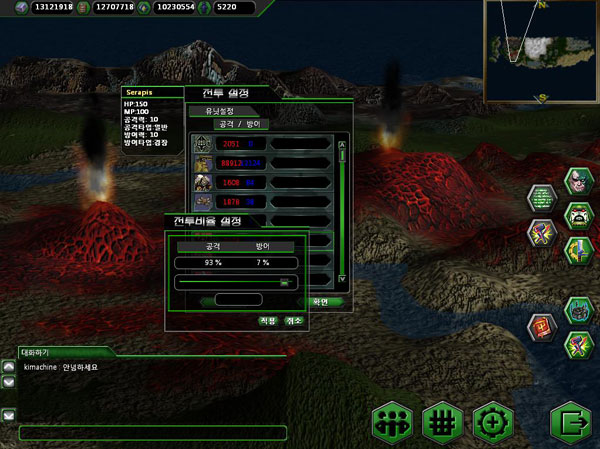
Task: Click the 적용 apply button
Action: pyautogui.click(x=267, y=321)
